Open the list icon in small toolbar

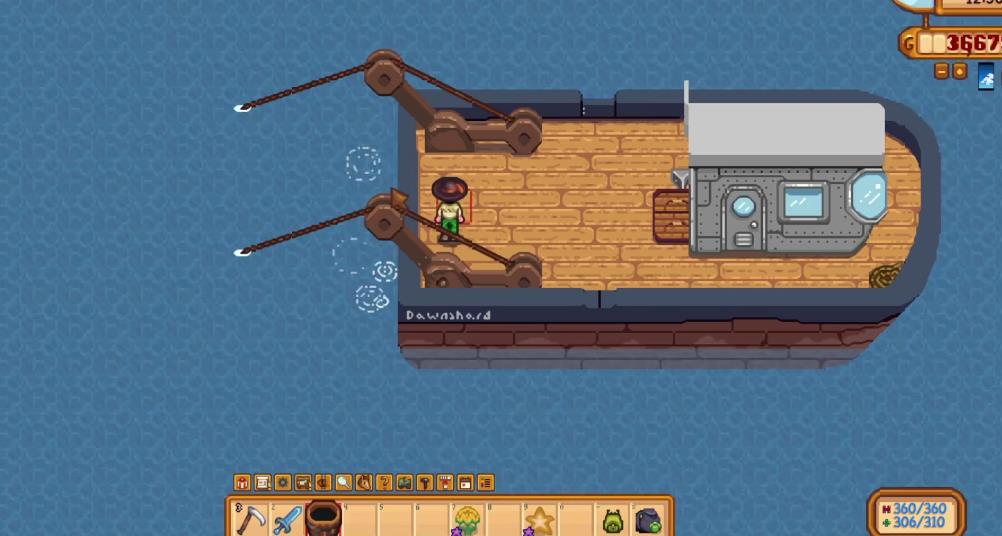(x=486, y=483)
